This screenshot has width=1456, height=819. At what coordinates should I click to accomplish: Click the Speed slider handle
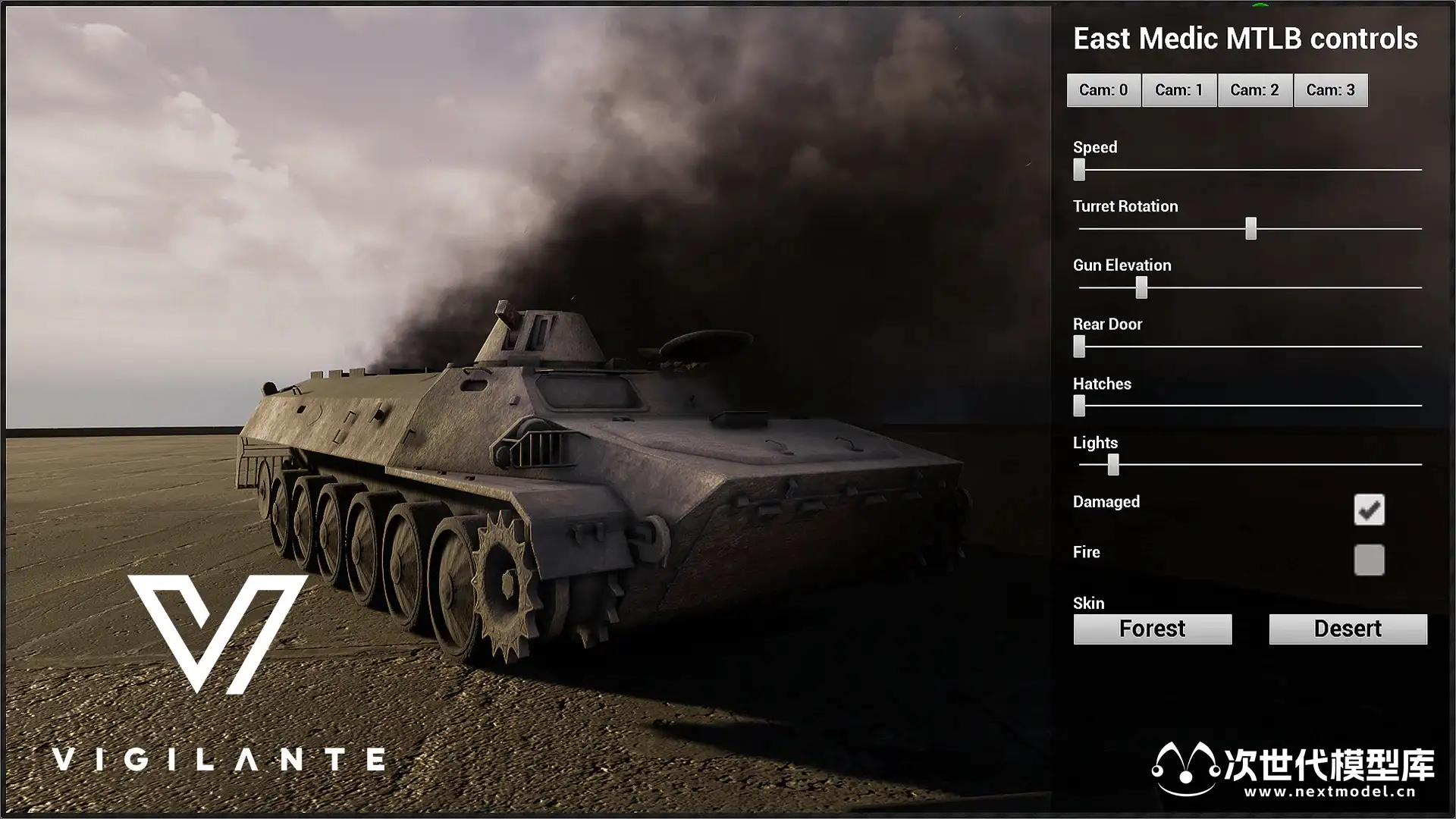coord(1079,170)
